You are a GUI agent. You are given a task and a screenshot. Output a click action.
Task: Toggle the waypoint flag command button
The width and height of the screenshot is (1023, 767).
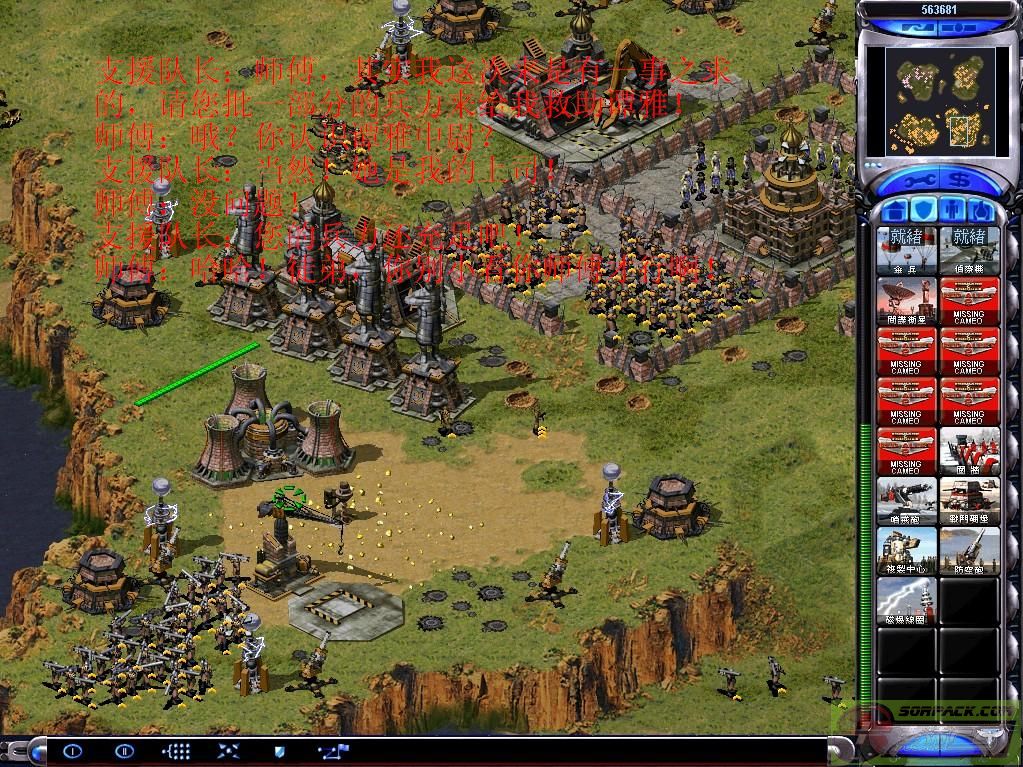pyautogui.click(x=331, y=750)
